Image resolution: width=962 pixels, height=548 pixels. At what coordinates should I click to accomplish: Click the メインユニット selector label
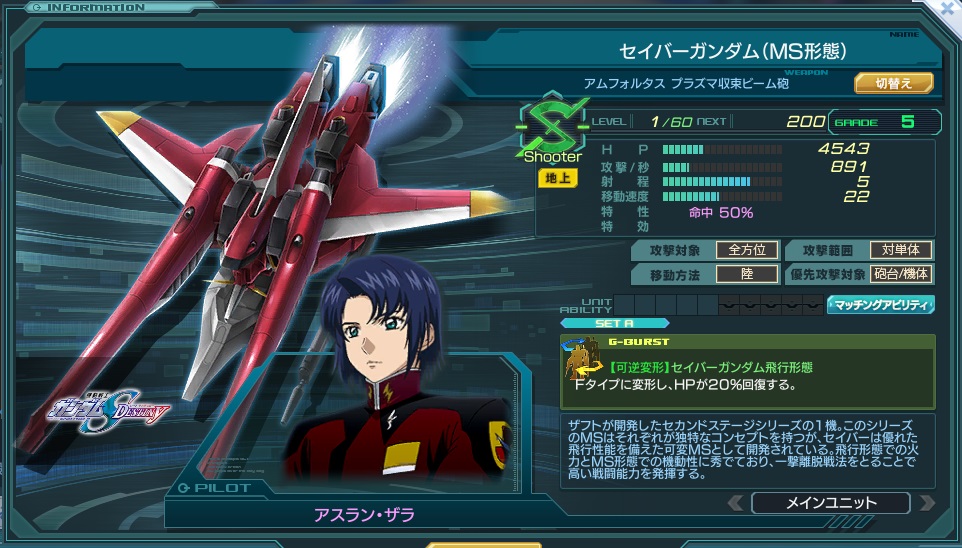click(830, 503)
